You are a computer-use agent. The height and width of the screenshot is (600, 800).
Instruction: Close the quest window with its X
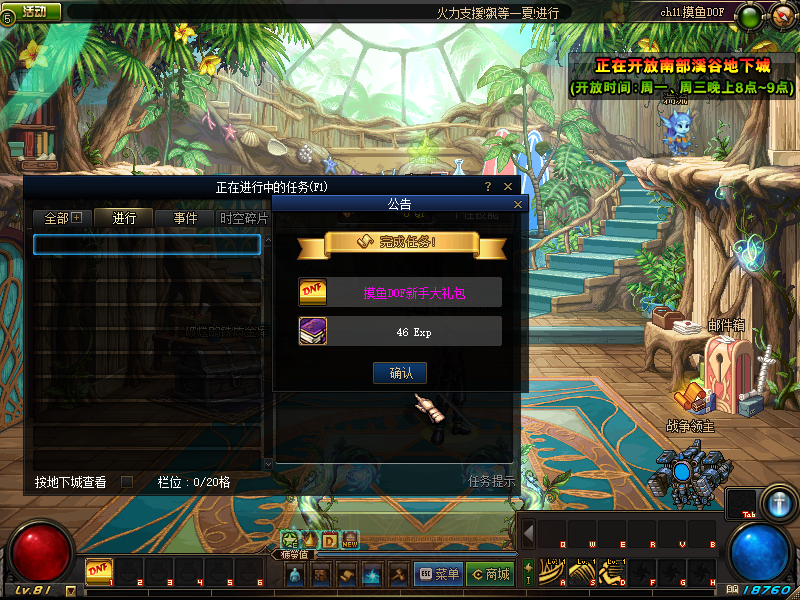coord(508,186)
